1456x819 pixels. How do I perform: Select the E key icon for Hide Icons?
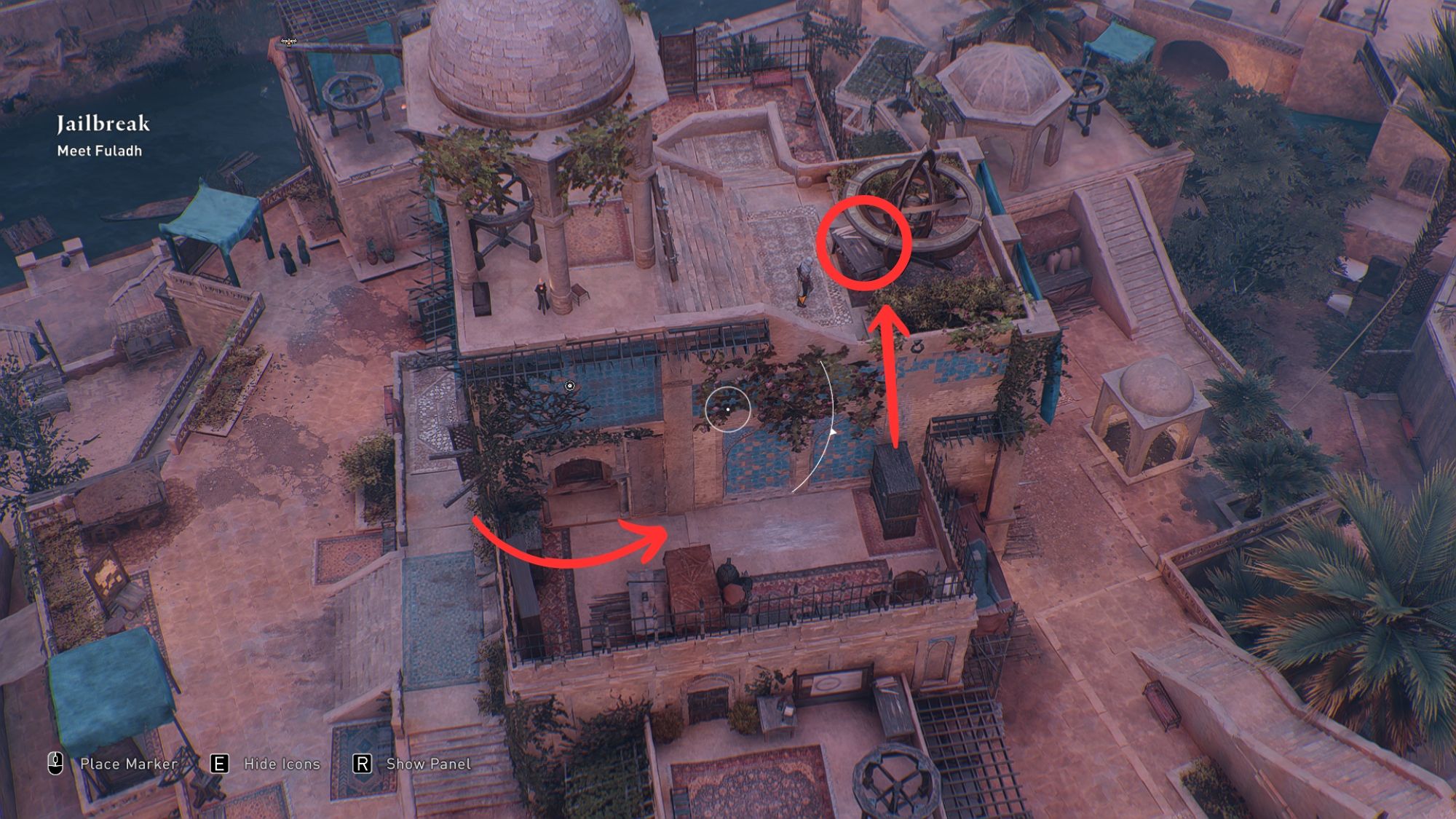[x=220, y=764]
